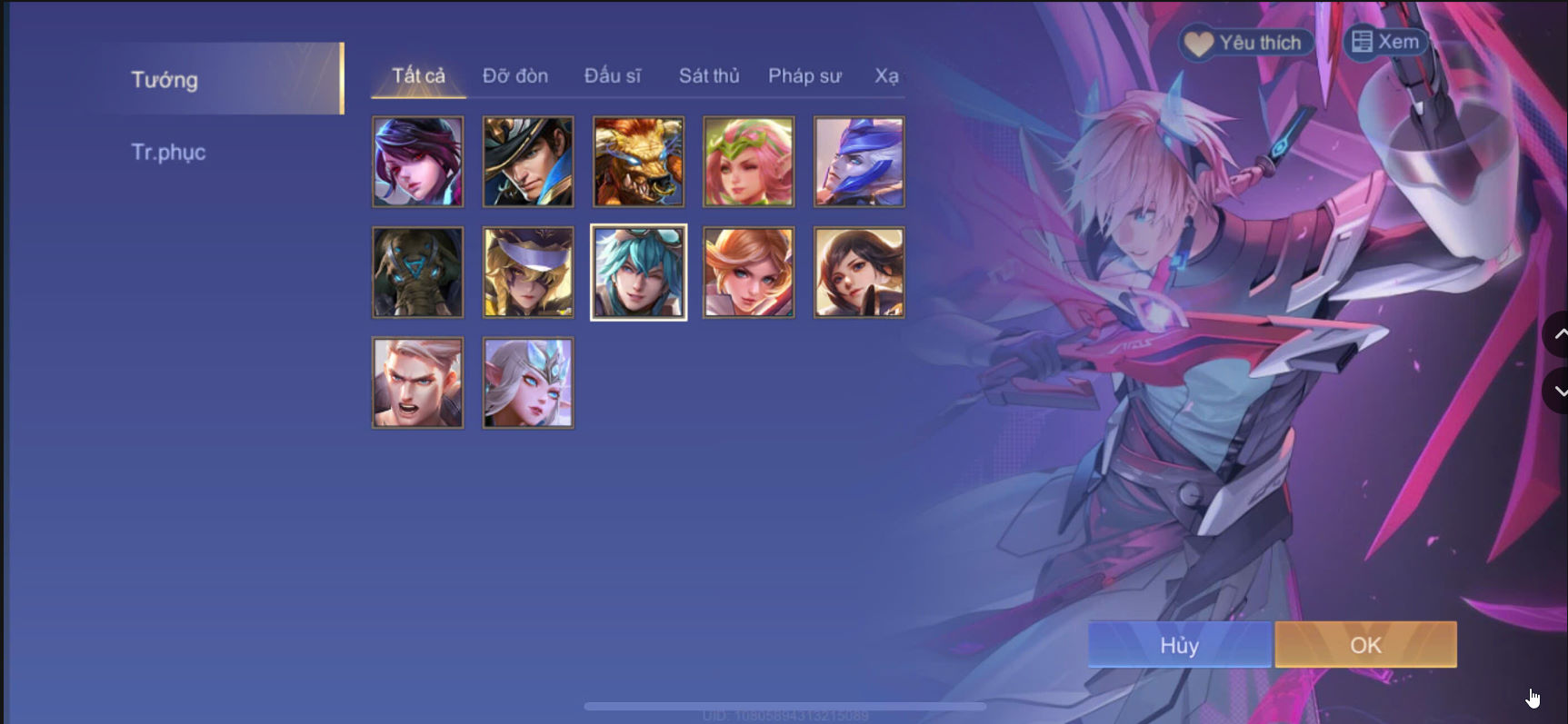Switch to the Tr.phục tab
The image size is (1568, 724).
click(x=168, y=151)
